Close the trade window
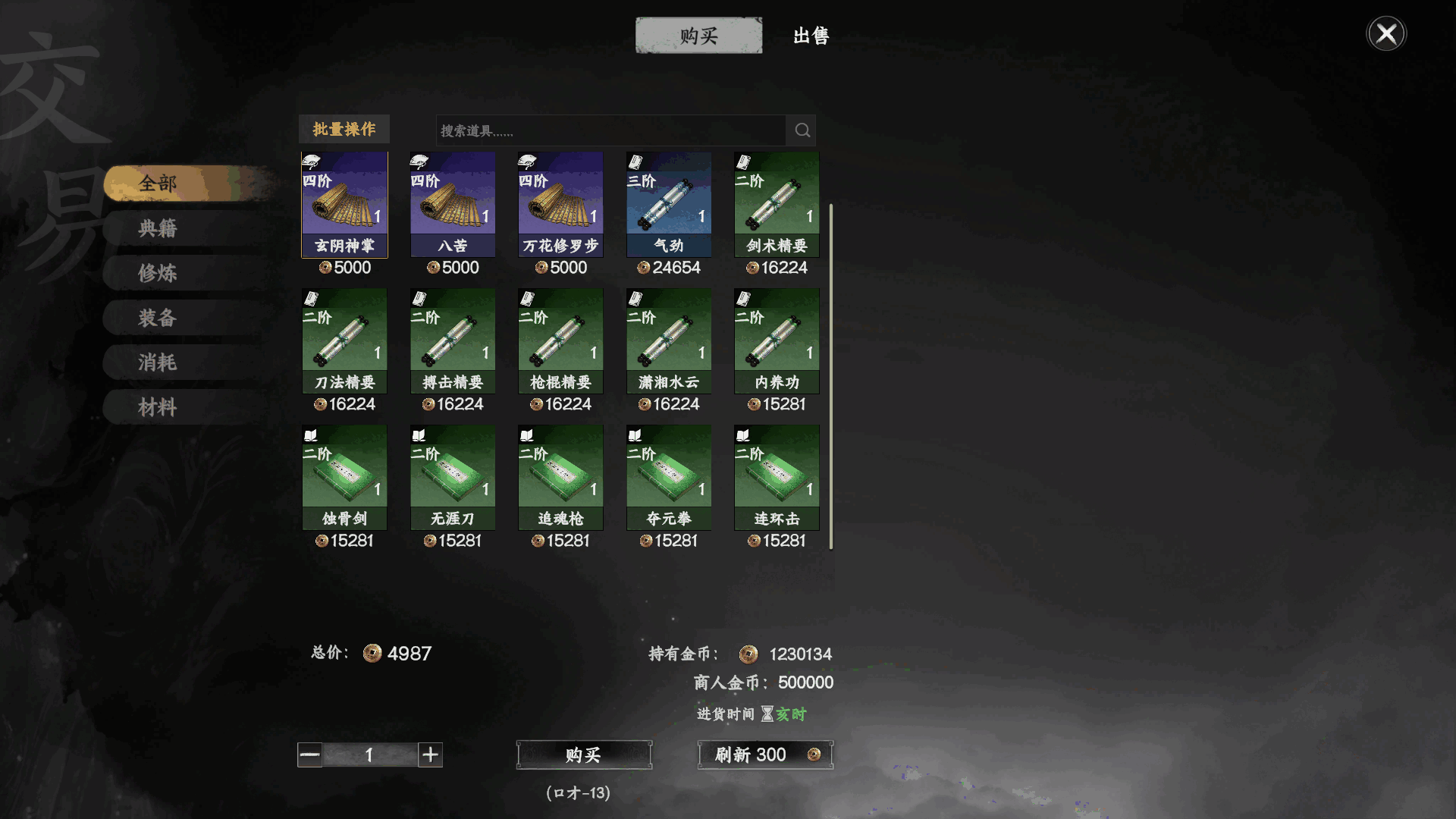This screenshot has height=819, width=1456. [1386, 34]
